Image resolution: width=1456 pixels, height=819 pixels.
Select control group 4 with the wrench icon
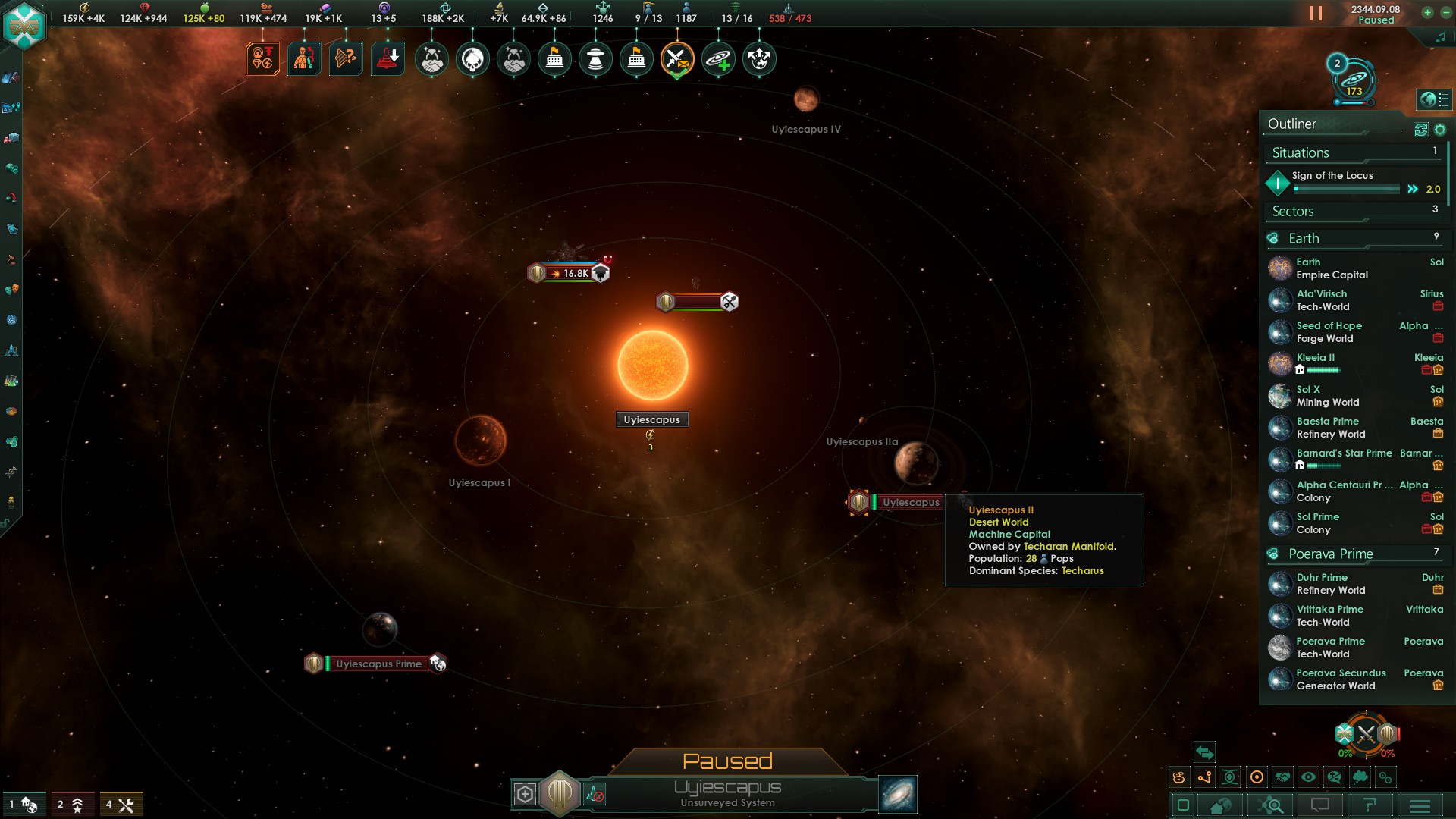pyautogui.click(x=121, y=805)
